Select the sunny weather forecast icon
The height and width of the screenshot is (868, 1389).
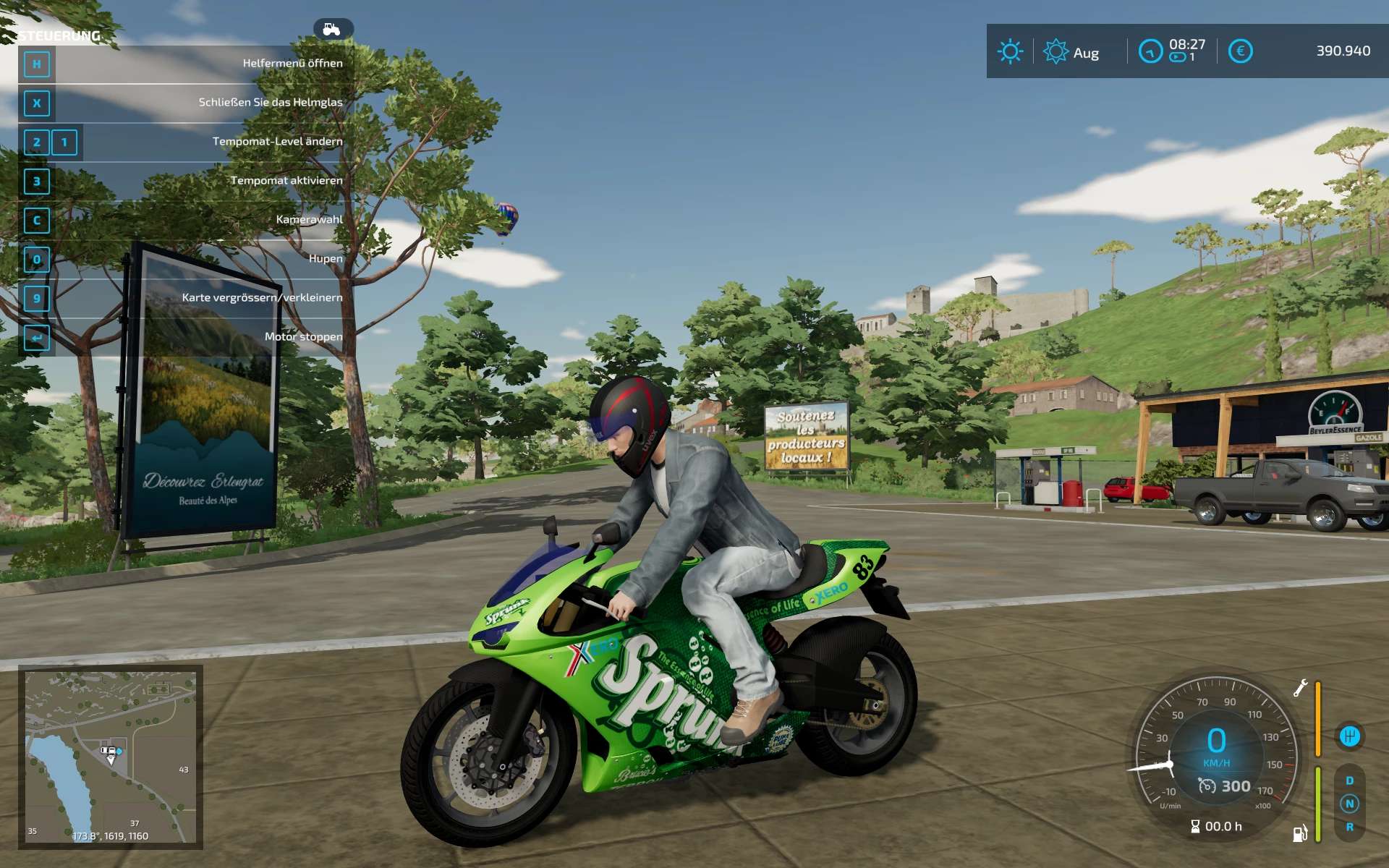pyautogui.click(x=1010, y=51)
